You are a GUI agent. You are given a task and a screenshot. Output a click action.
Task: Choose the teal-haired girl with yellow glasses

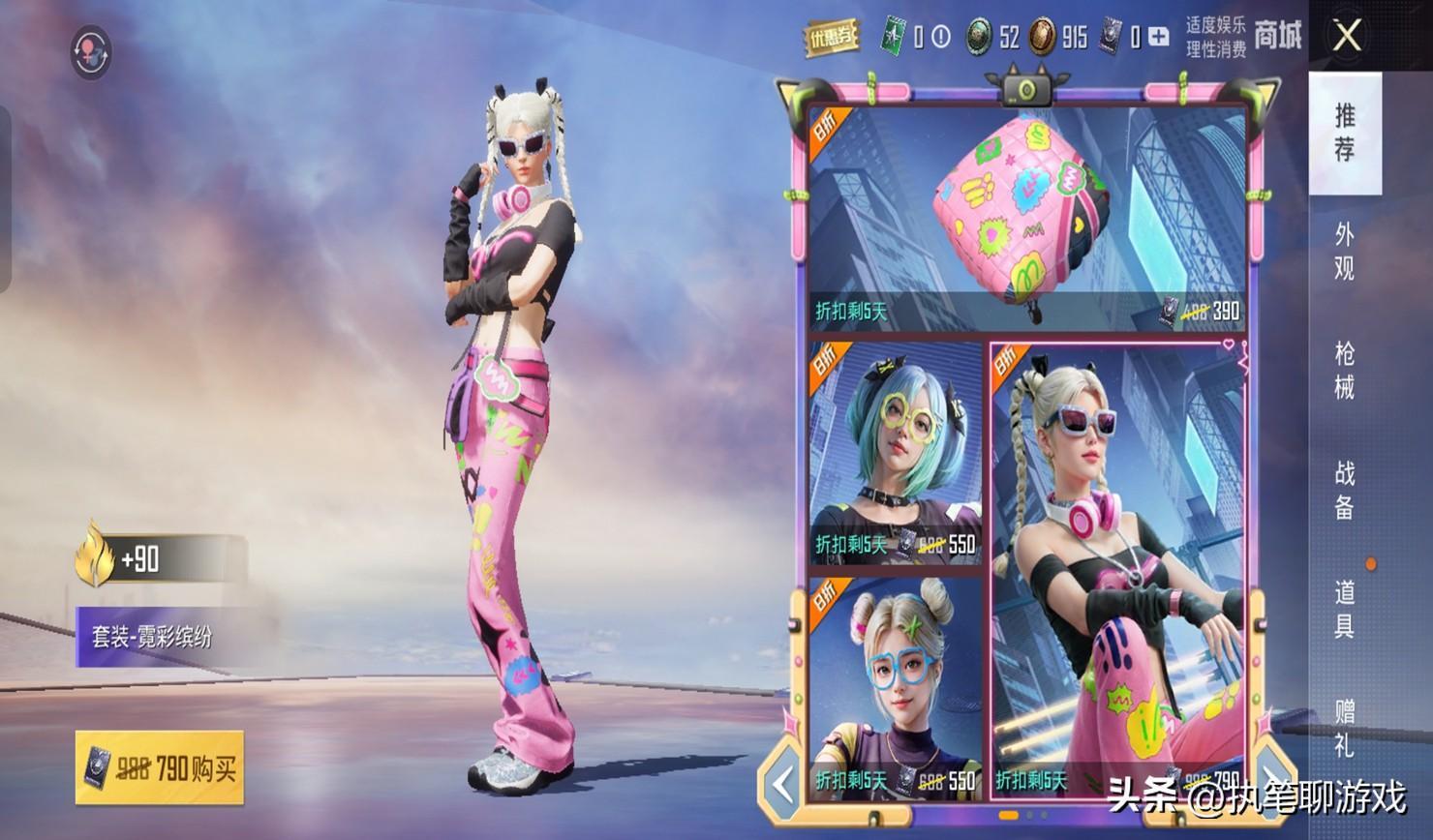895,451
